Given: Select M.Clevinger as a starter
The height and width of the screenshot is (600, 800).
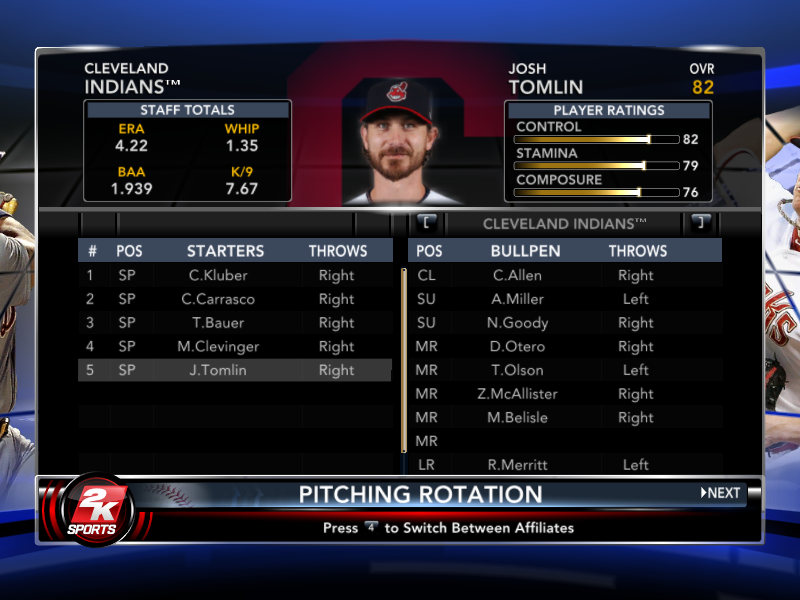Looking at the screenshot, I should tap(218, 347).
